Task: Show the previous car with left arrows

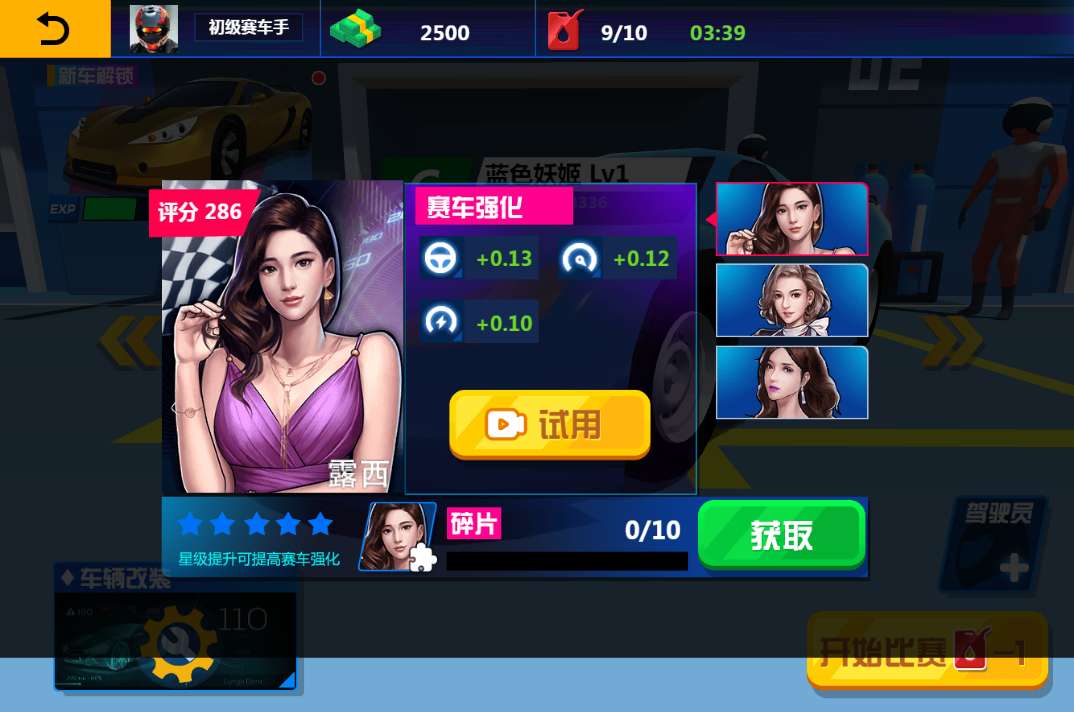Action: coord(128,340)
